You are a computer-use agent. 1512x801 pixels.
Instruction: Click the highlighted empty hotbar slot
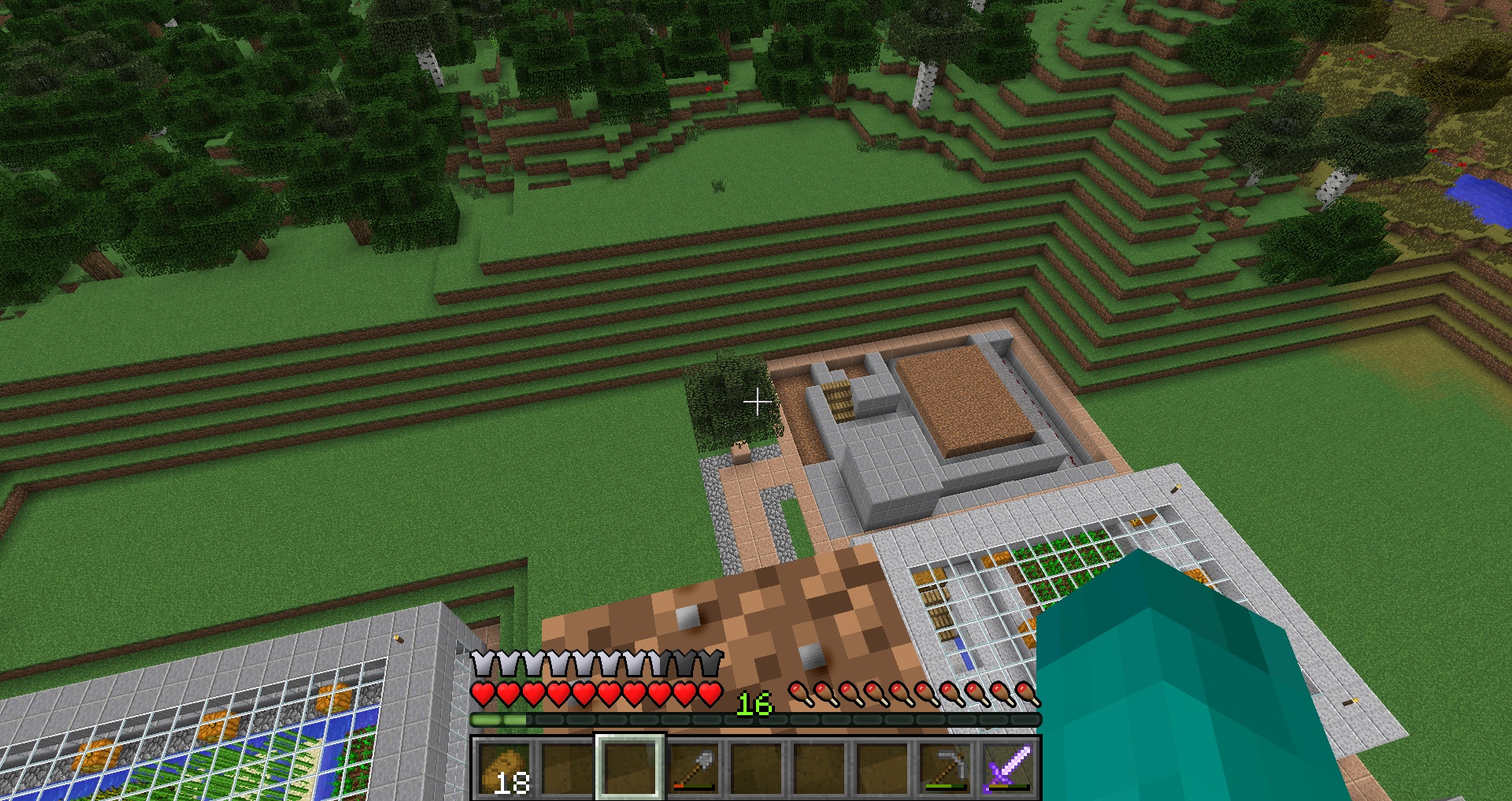click(x=630, y=768)
